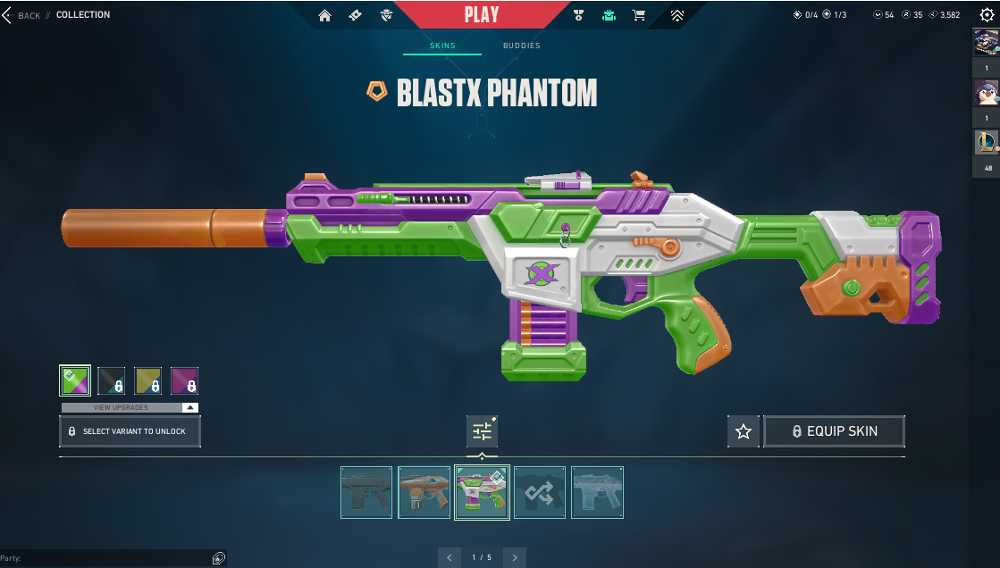Open the store via the shopping cart icon

(638, 15)
